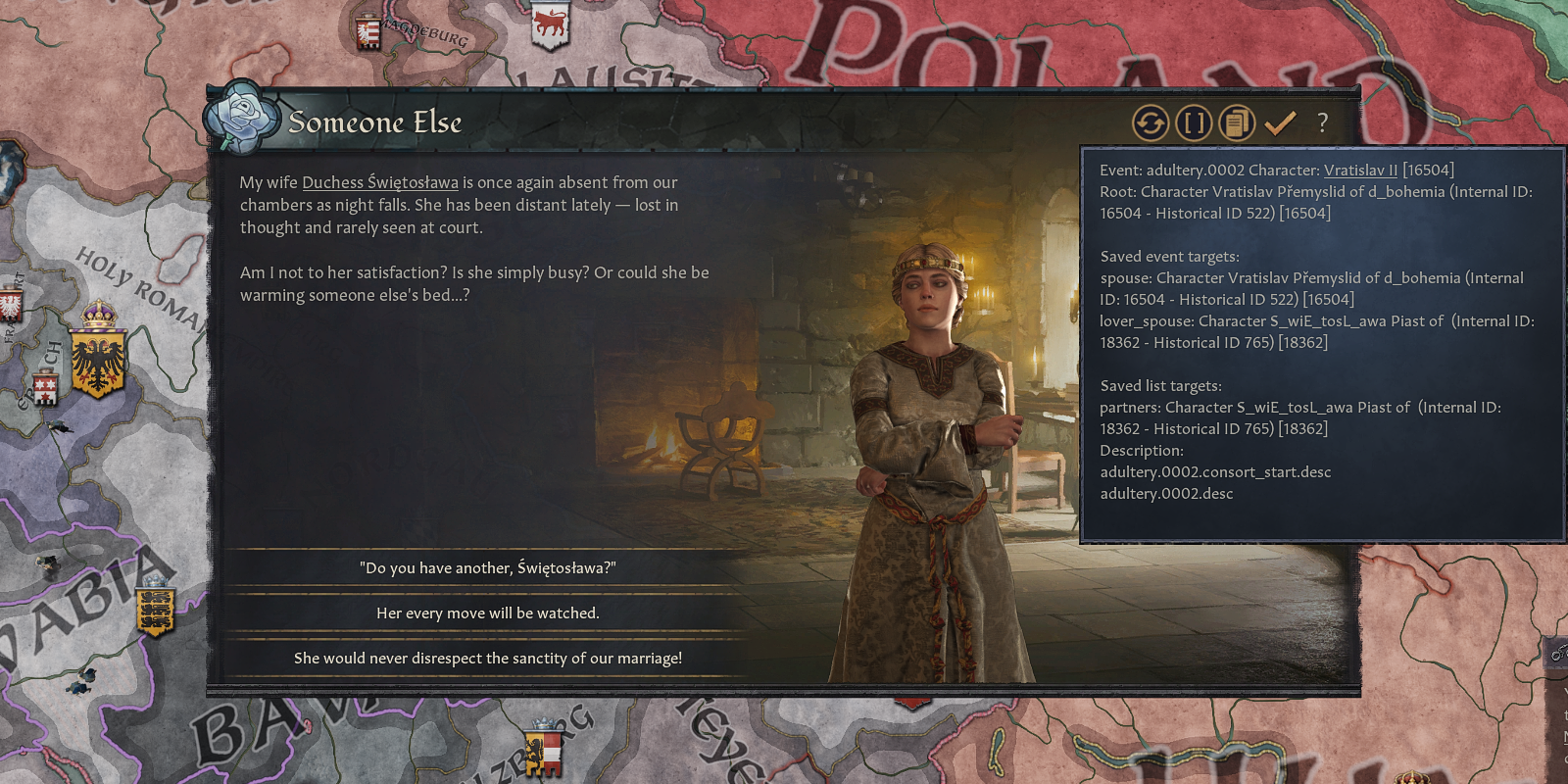The height and width of the screenshot is (784, 1568).
Task: Click the circular arrows reload icon
Action: (1151, 123)
